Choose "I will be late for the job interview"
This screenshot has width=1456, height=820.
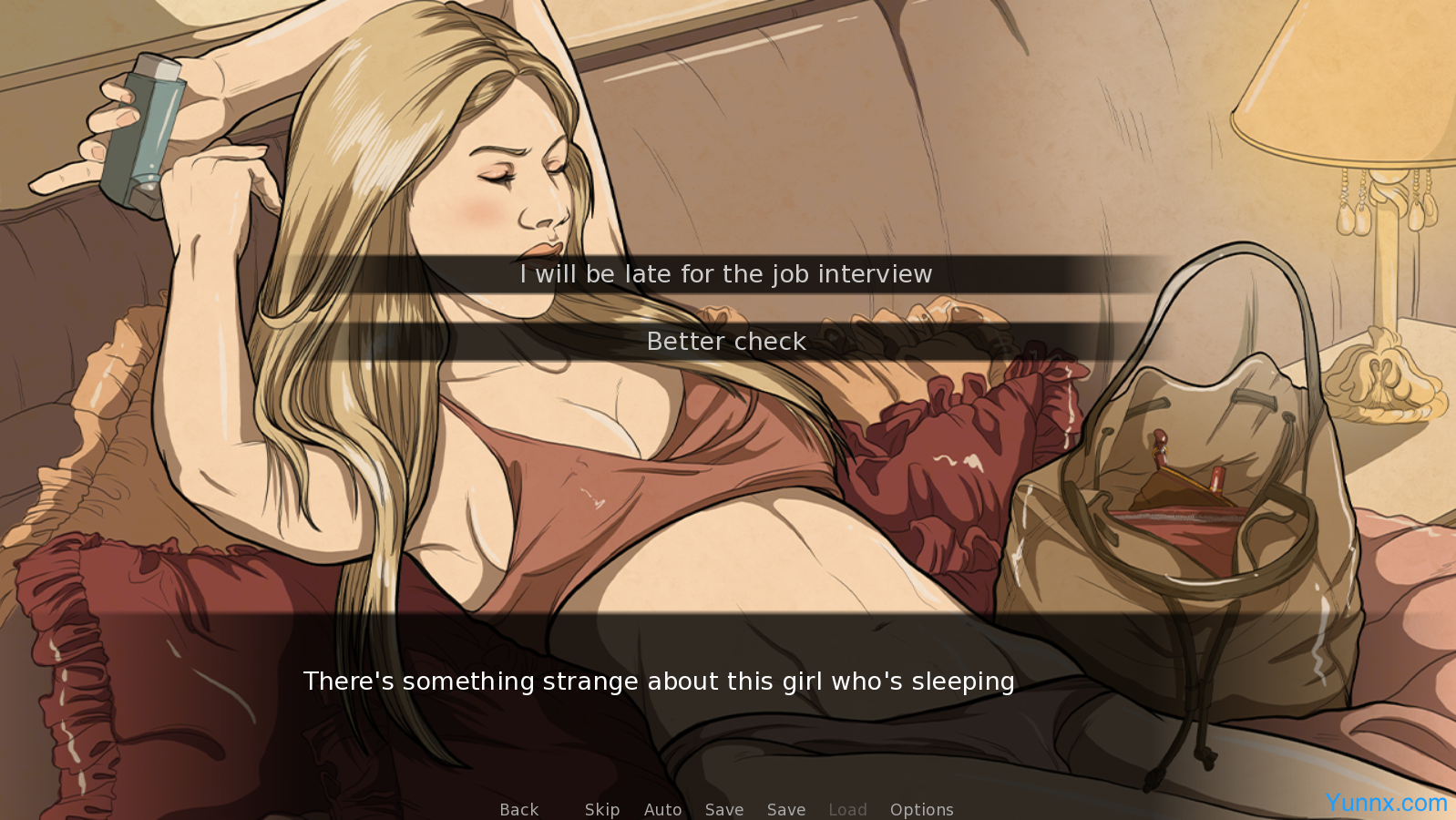726,274
